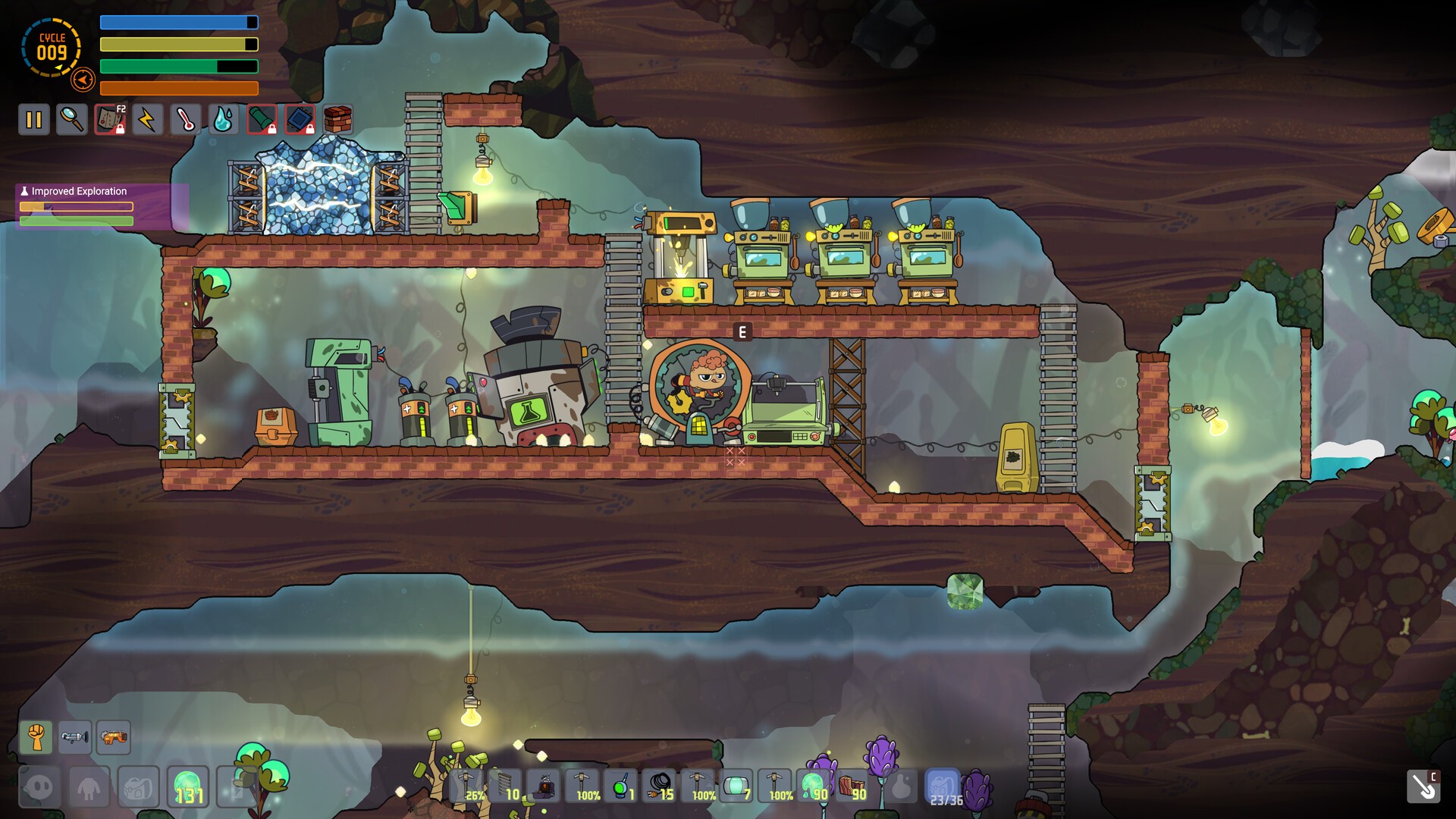Pause the game with the pause button
The image size is (1456, 819).
point(34,120)
